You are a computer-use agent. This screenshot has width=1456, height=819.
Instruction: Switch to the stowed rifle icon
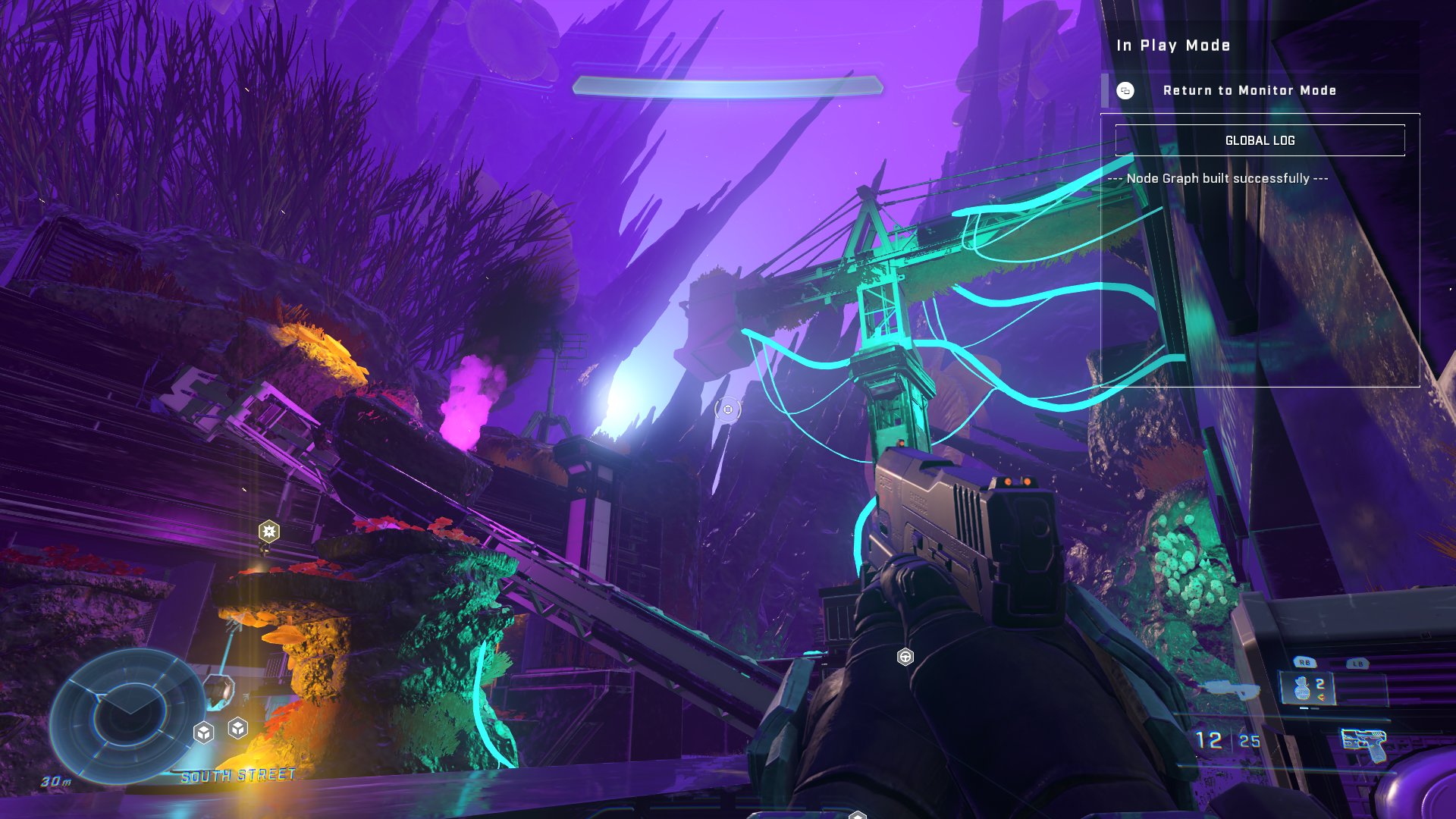[1231, 689]
